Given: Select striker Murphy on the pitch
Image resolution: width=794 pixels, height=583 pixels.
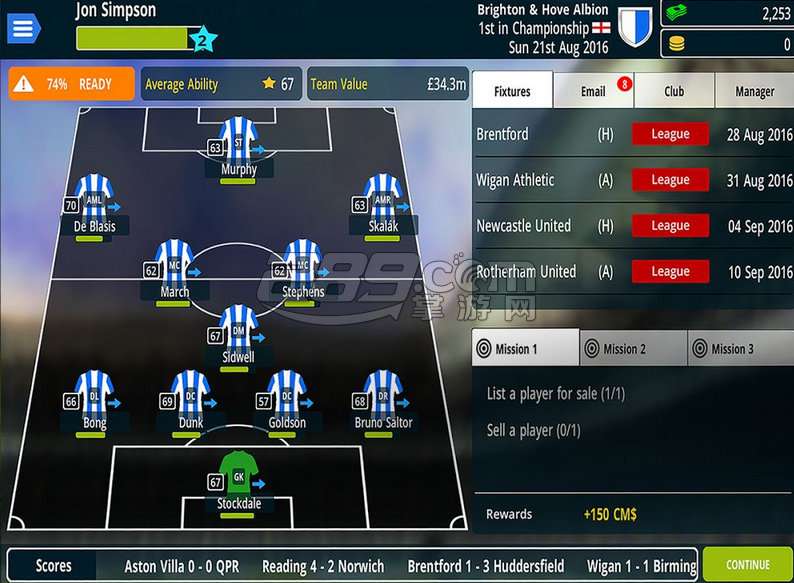Looking at the screenshot, I should click(x=238, y=142).
